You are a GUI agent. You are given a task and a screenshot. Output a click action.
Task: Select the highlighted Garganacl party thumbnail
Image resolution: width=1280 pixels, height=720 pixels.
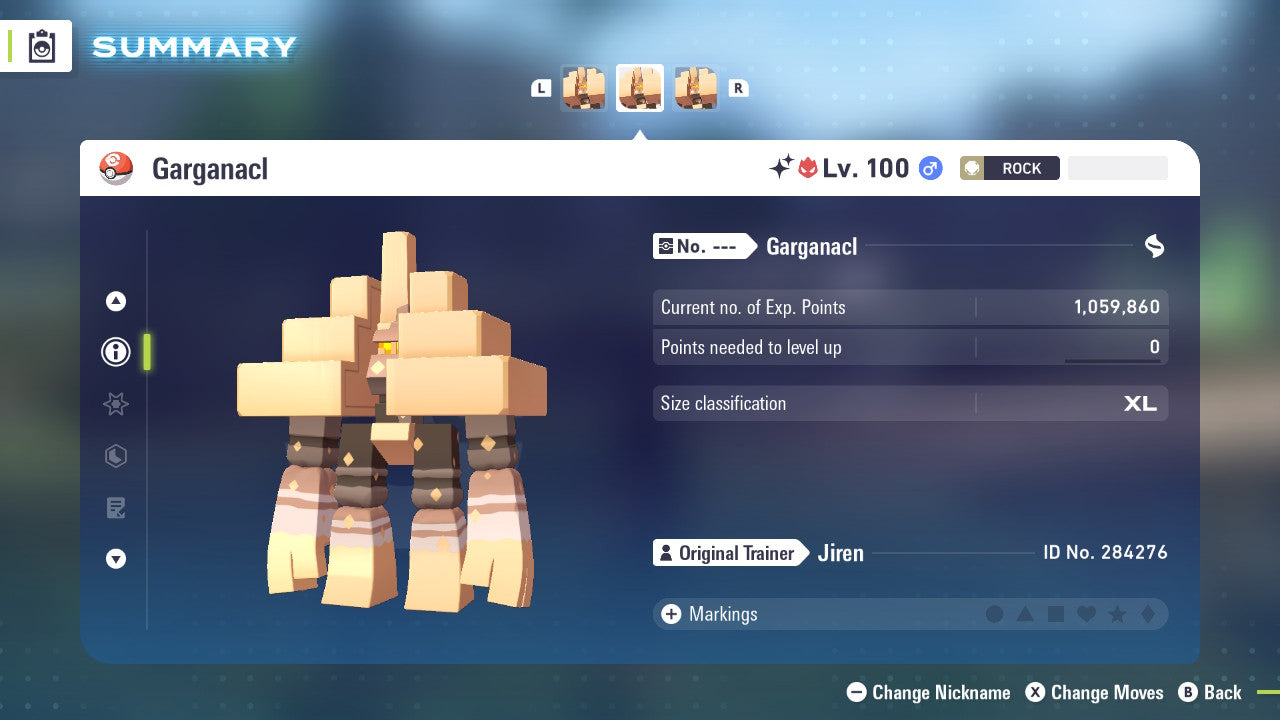pos(640,88)
